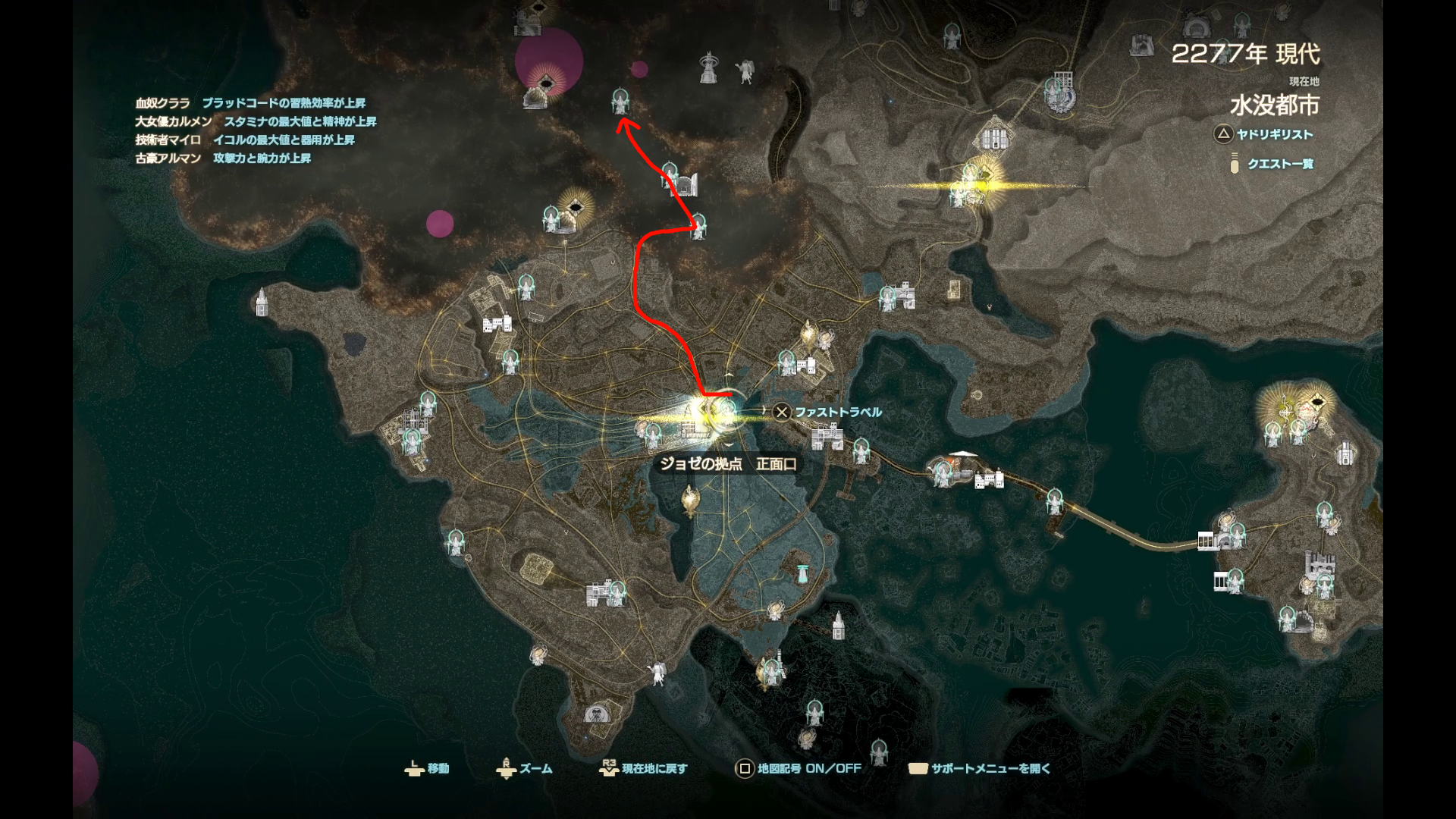This screenshot has width=1456, height=819.
Task: Toggle the 地図記号 ON/OFF map symbols
Action: 799,768
